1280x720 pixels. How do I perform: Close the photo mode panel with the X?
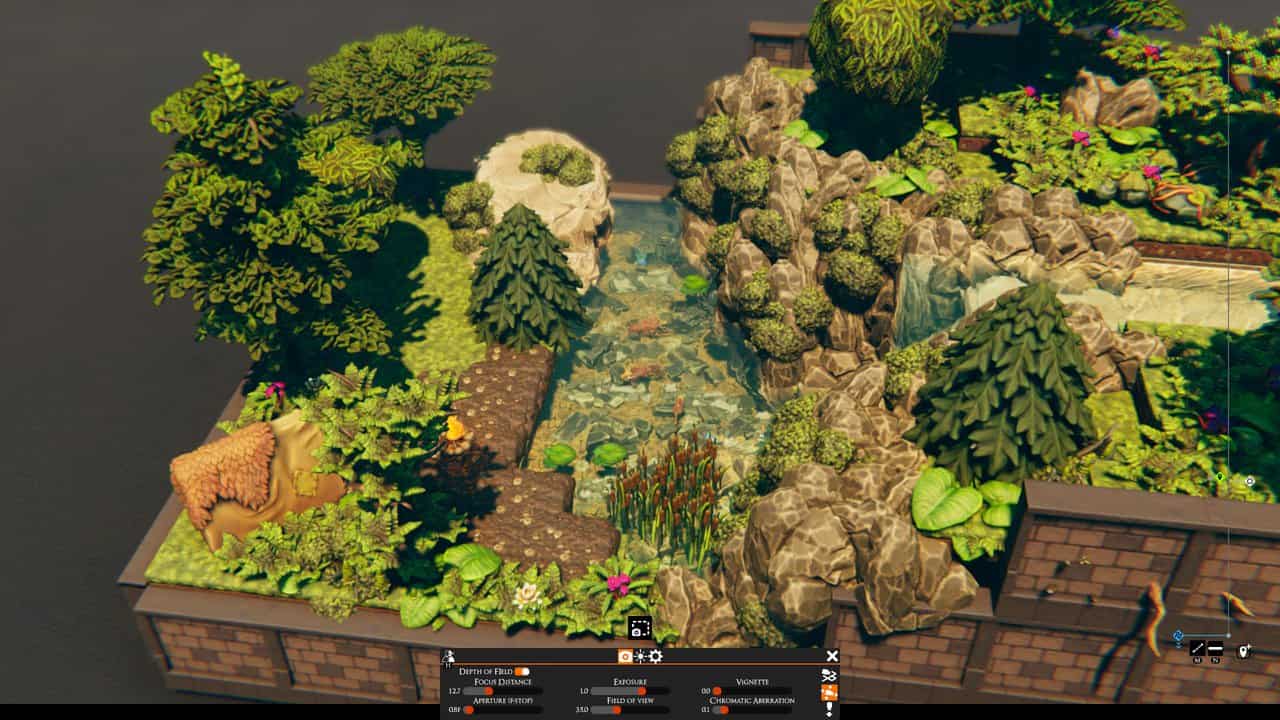(831, 657)
